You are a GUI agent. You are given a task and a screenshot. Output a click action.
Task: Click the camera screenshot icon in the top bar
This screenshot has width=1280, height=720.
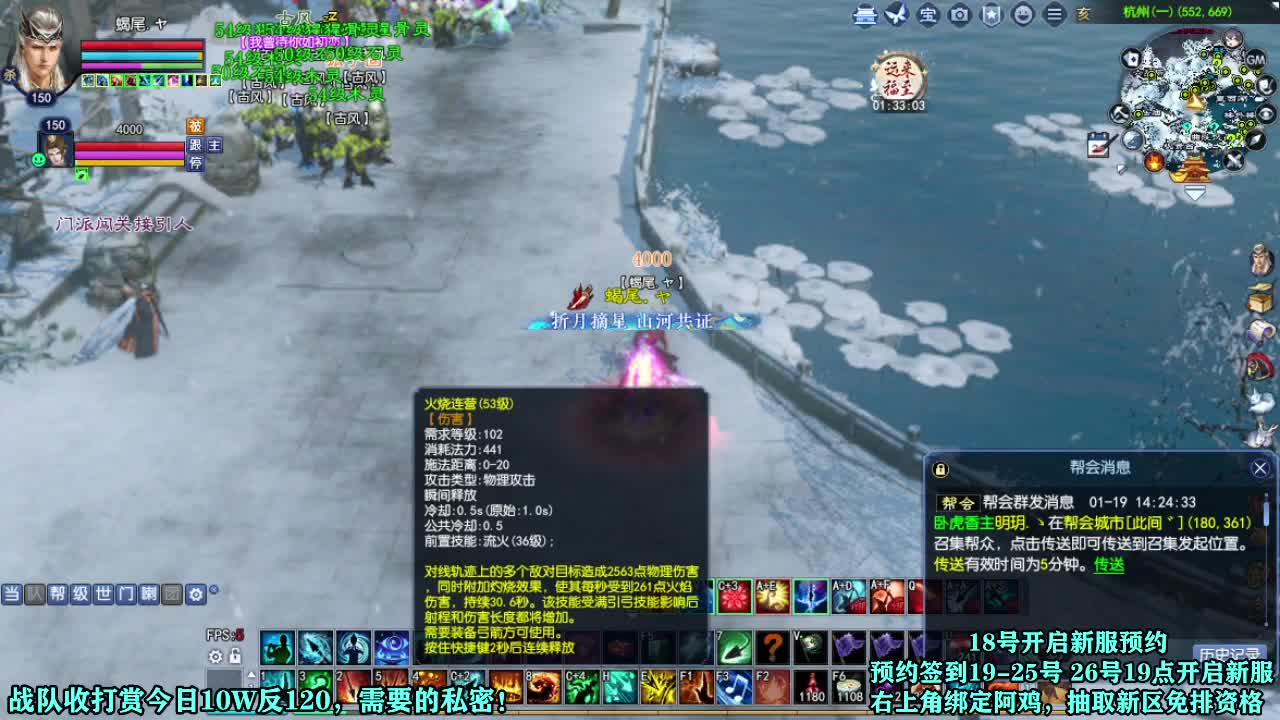(x=958, y=16)
